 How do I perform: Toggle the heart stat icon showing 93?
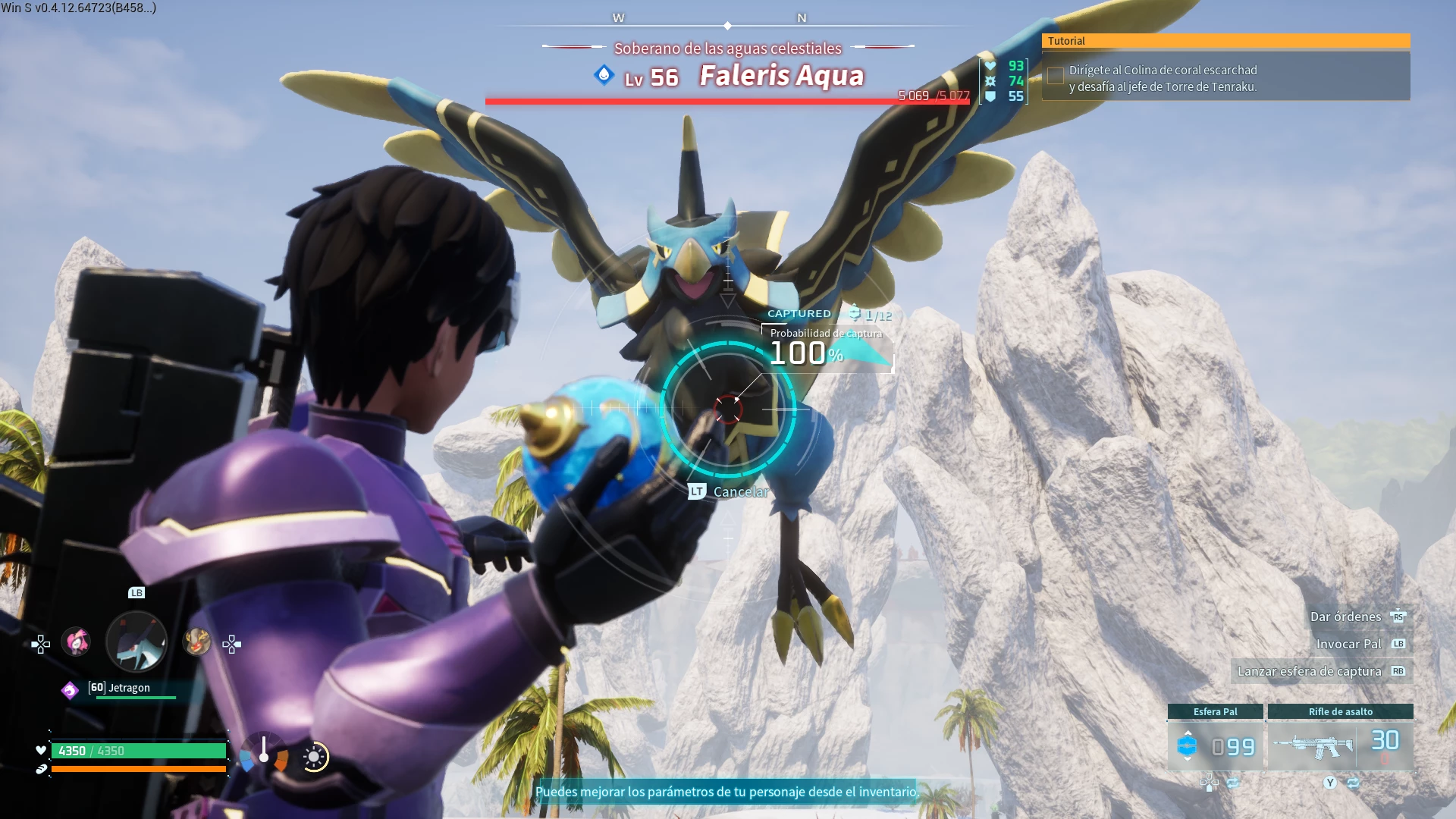[x=990, y=66]
